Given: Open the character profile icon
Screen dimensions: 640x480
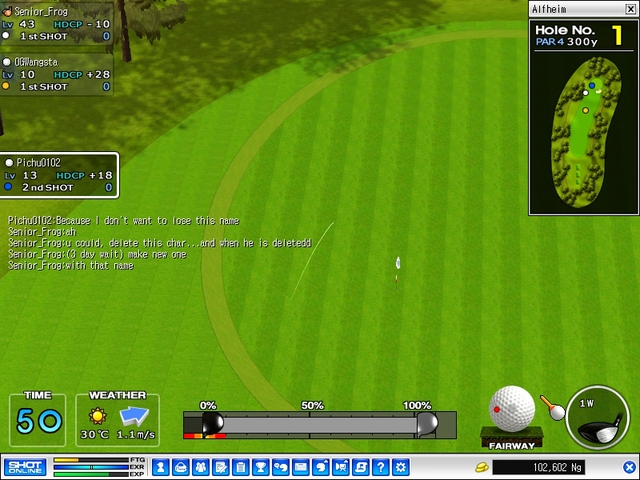Looking at the screenshot, I should click(x=160, y=467).
